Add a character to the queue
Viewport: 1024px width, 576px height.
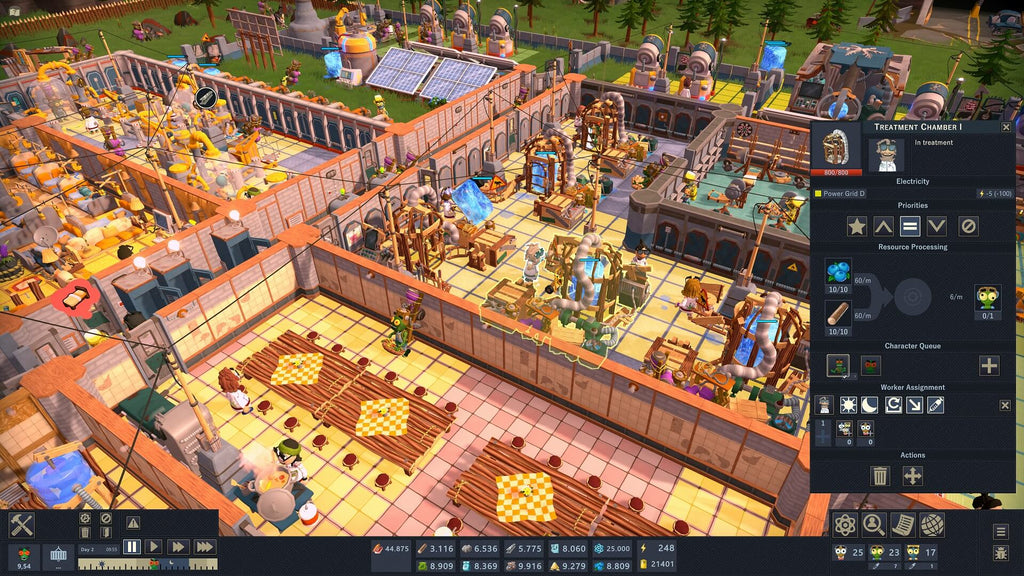[x=989, y=365]
